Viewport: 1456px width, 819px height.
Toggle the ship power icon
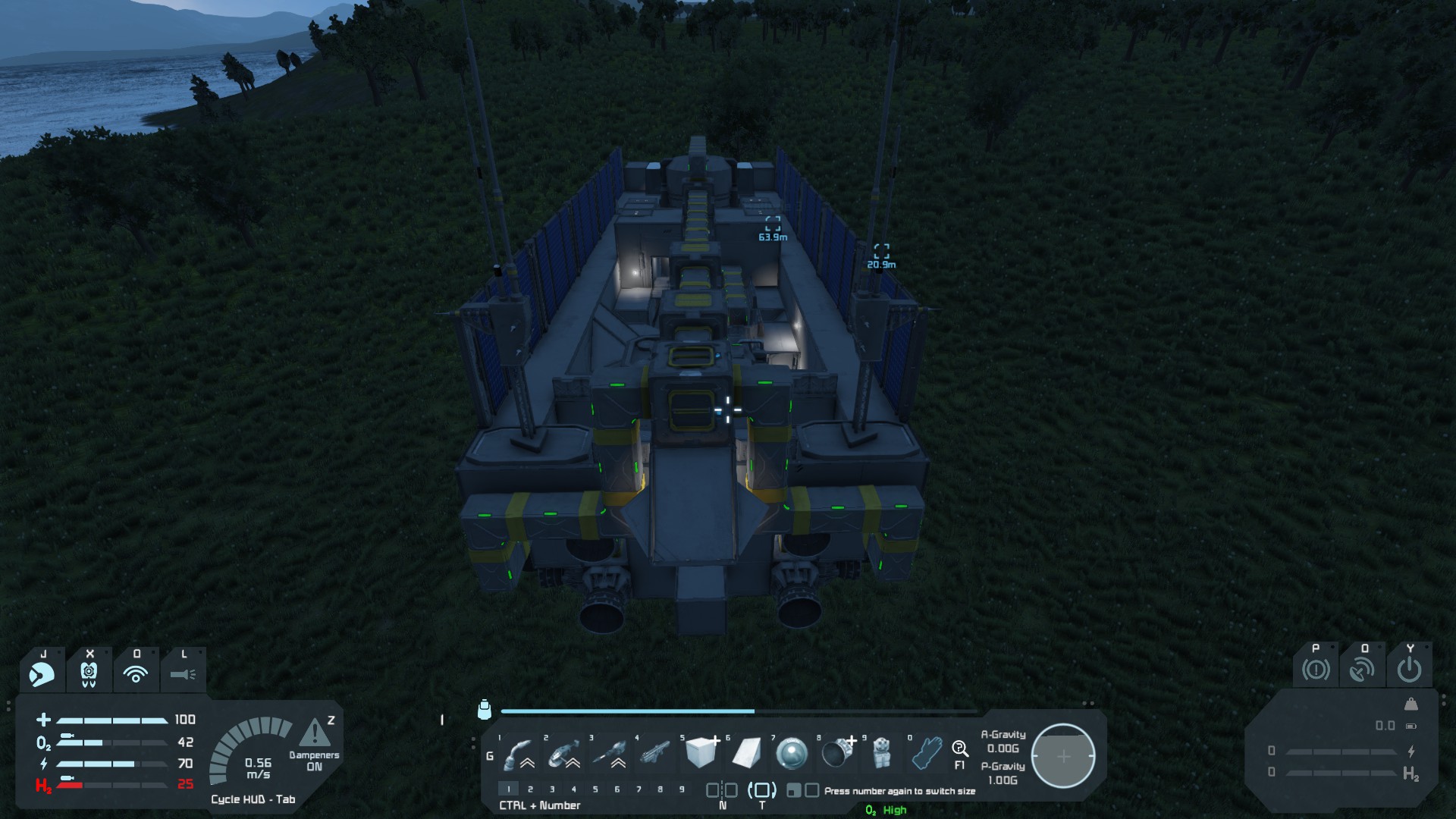1410,670
